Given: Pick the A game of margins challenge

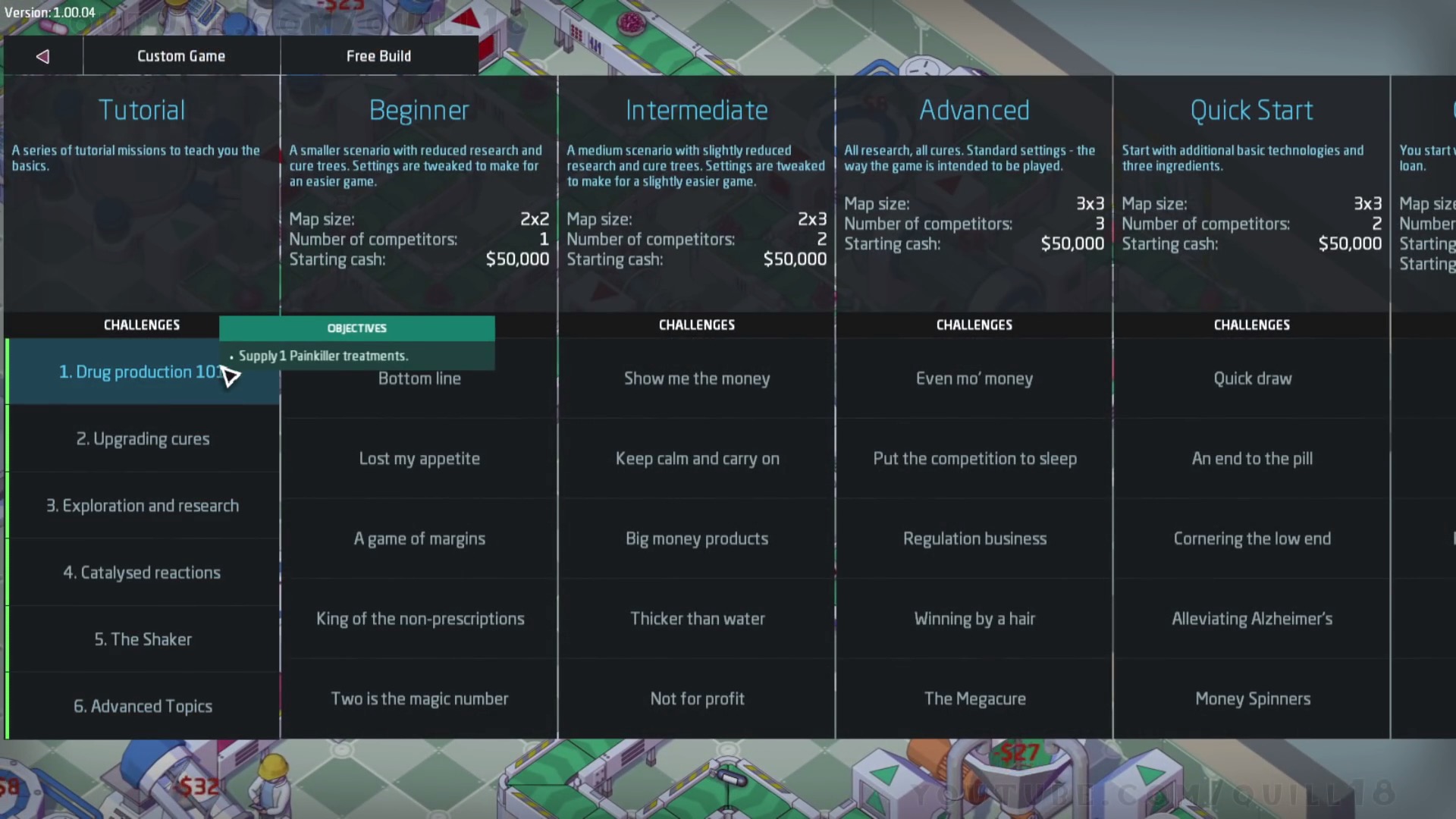Looking at the screenshot, I should [419, 538].
